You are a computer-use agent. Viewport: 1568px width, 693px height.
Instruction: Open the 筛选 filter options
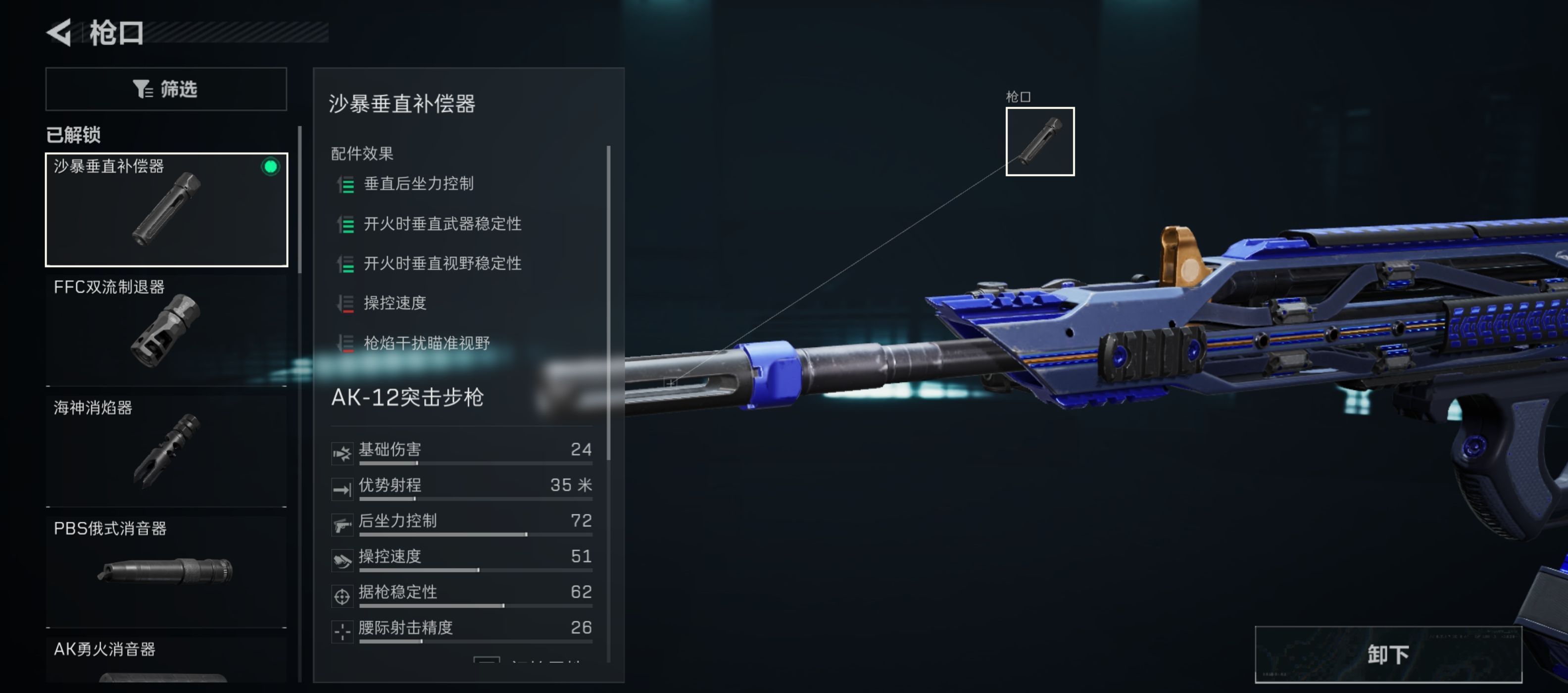166,89
